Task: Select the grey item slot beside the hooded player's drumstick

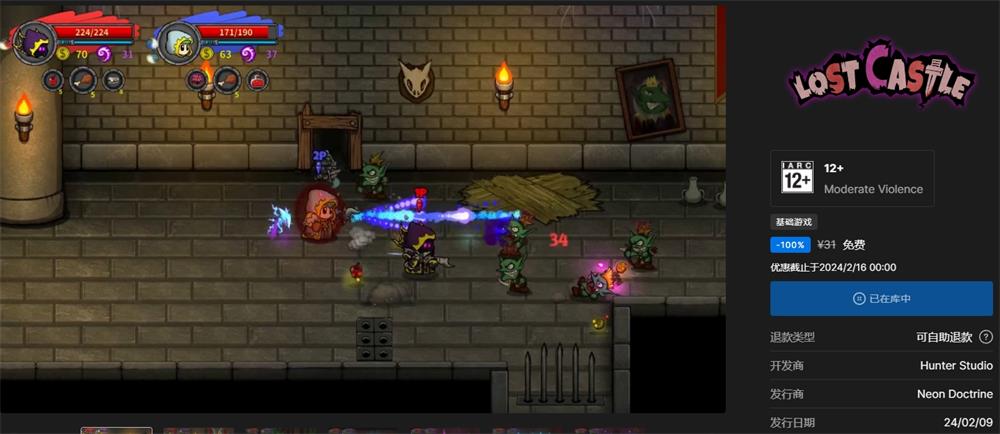Action: click(112, 79)
